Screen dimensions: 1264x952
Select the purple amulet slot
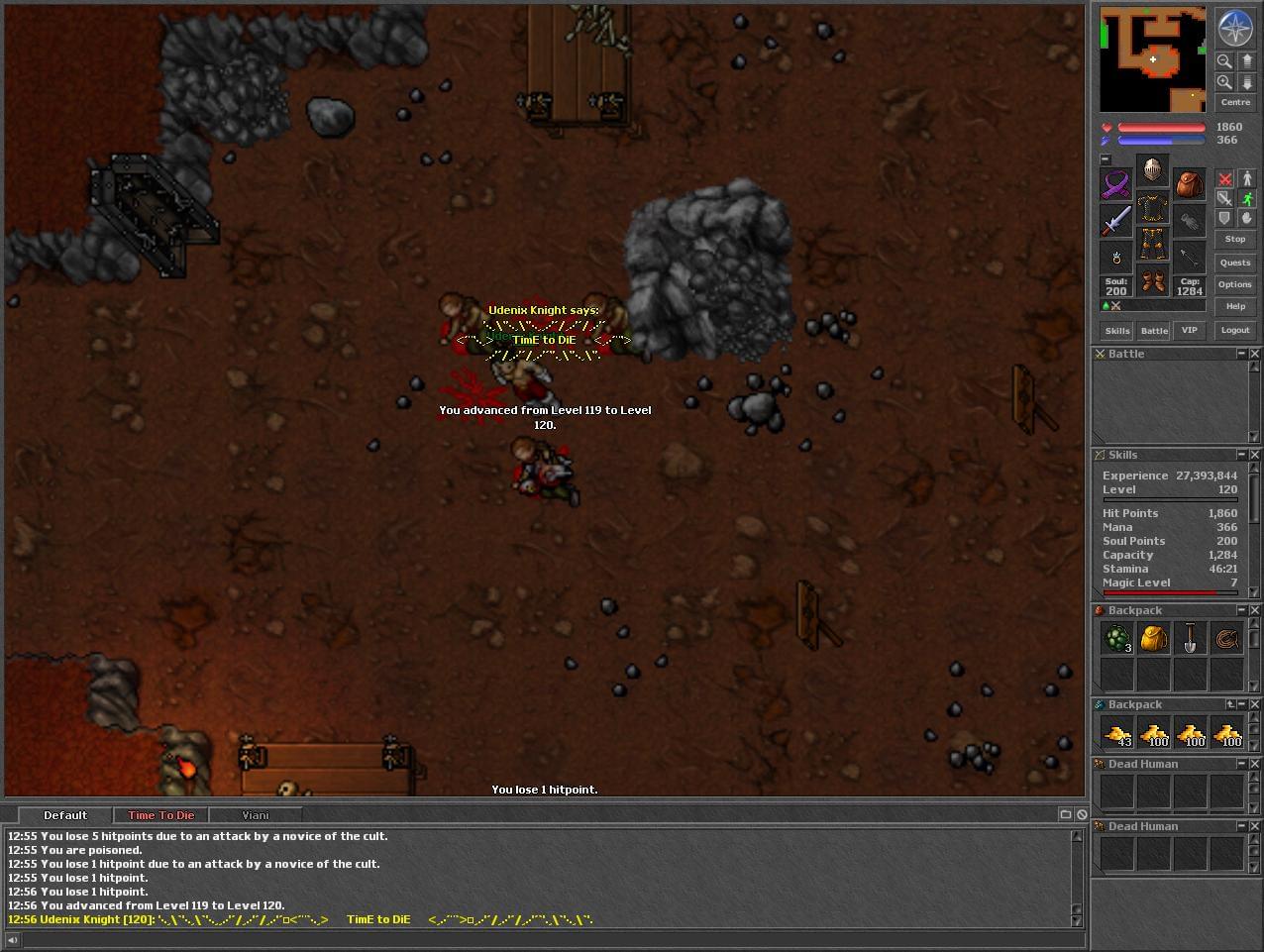tap(1116, 184)
